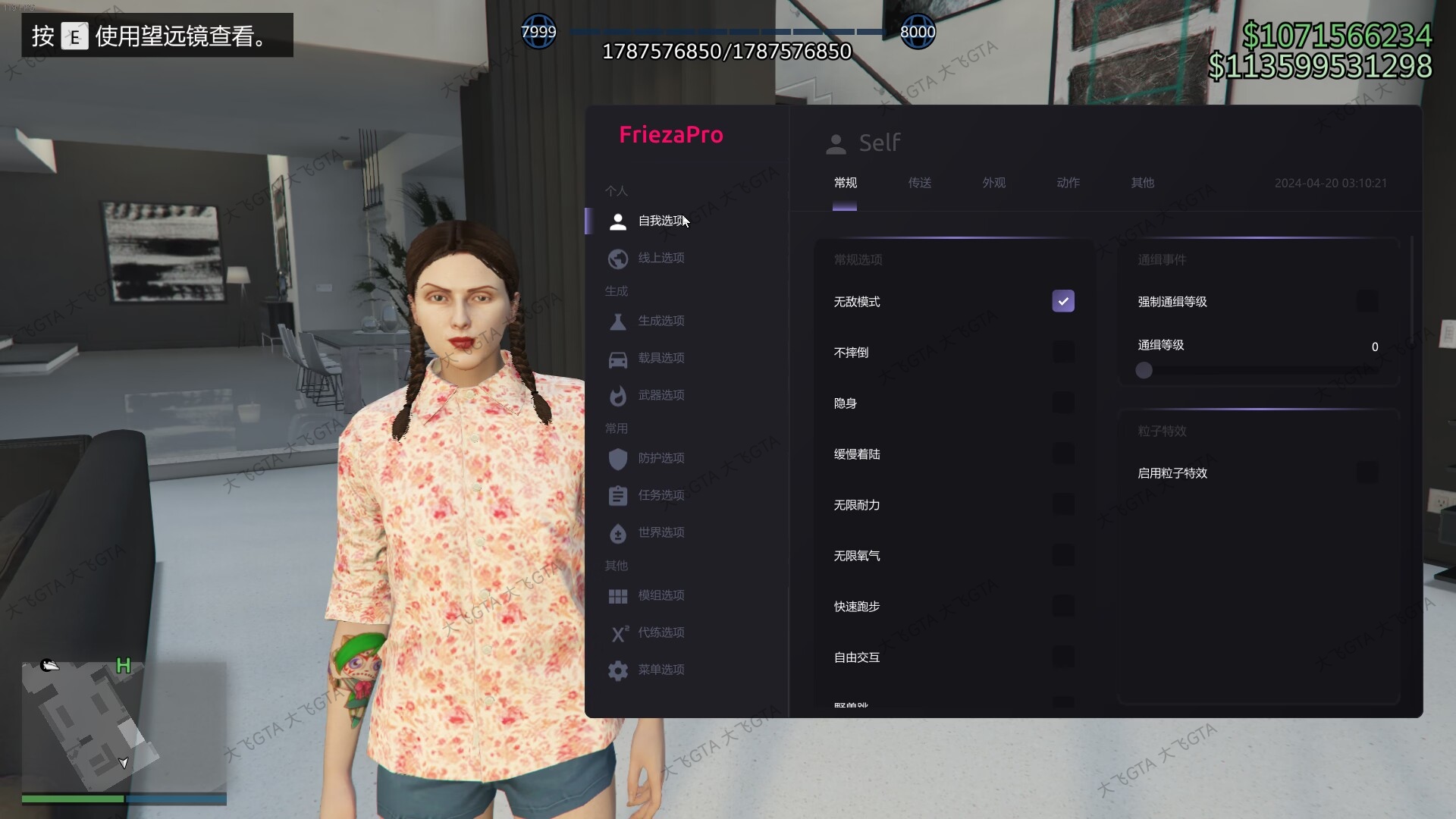Screen dimensions: 1456x819
Task: Go to 载具选项 vehicle options
Action: (661, 359)
